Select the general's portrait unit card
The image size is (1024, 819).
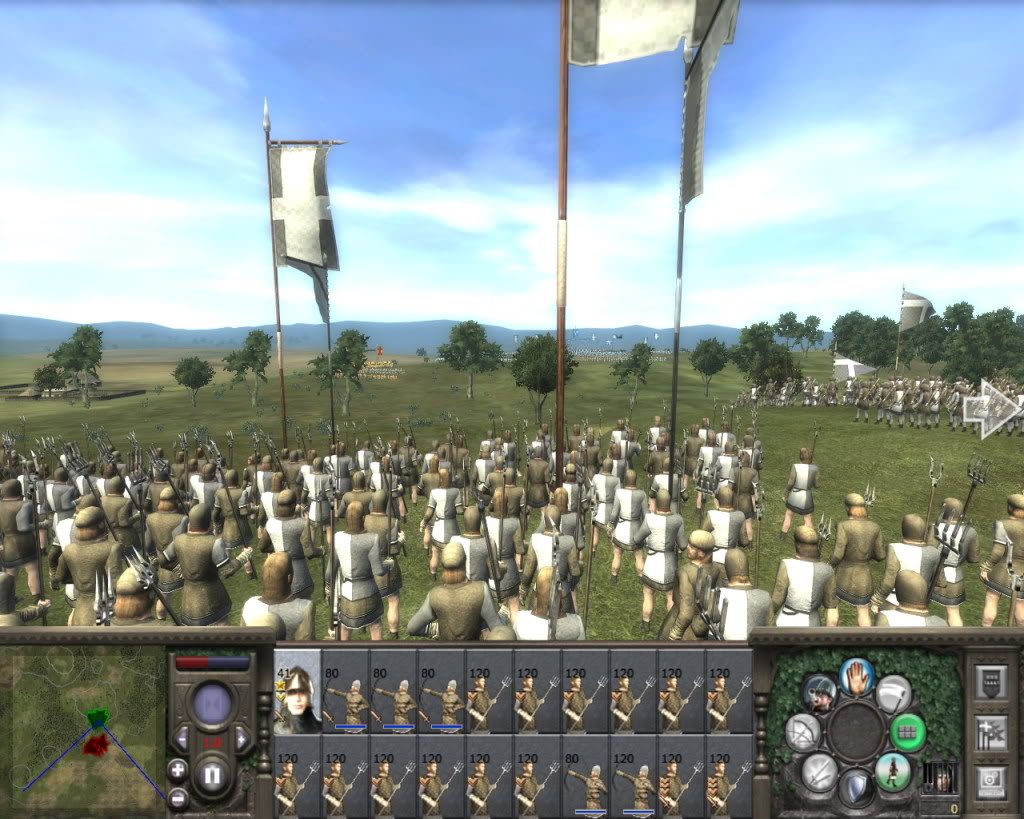pos(297,691)
